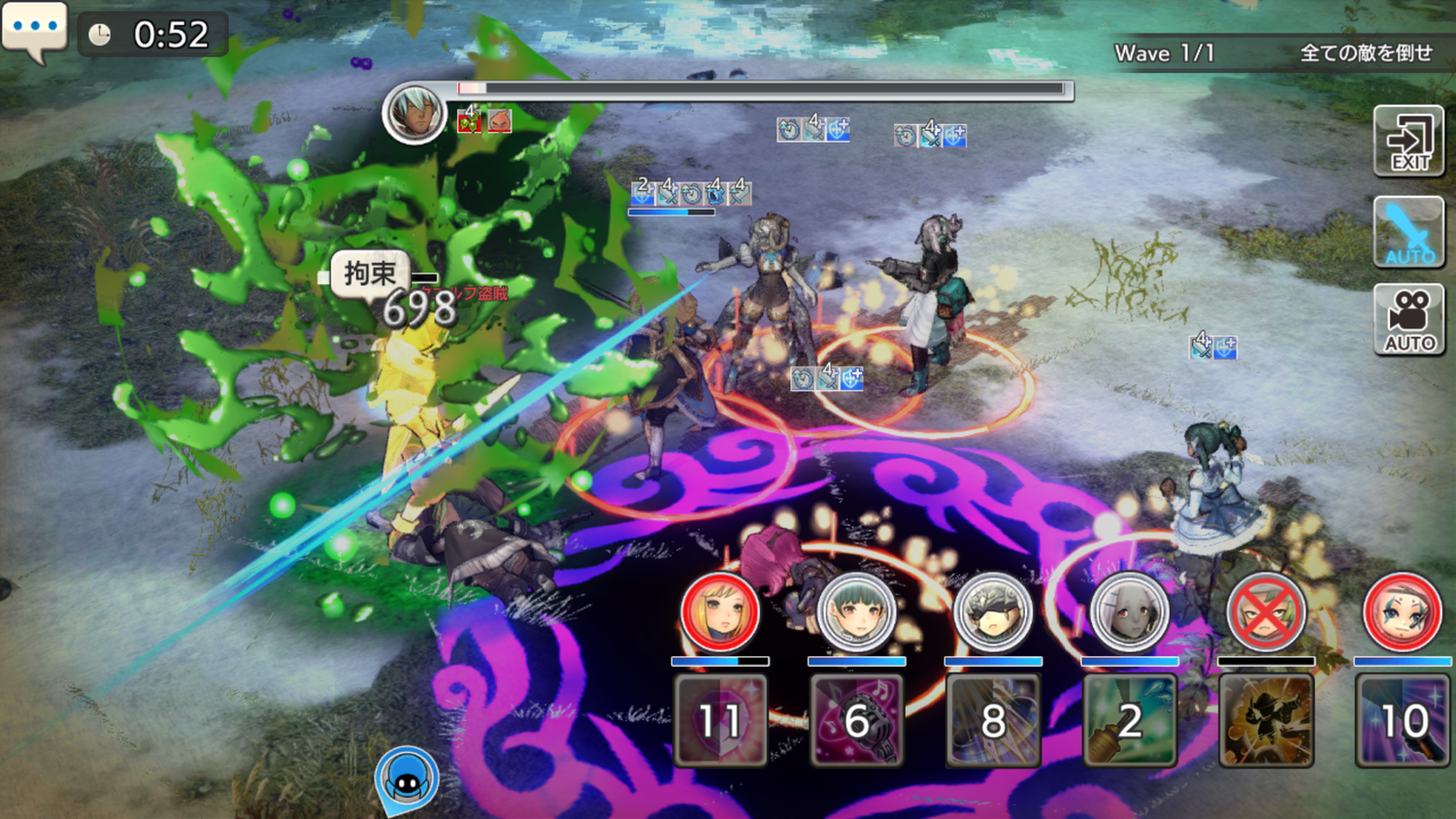Toggle the camera AUTO button

point(1409,319)
